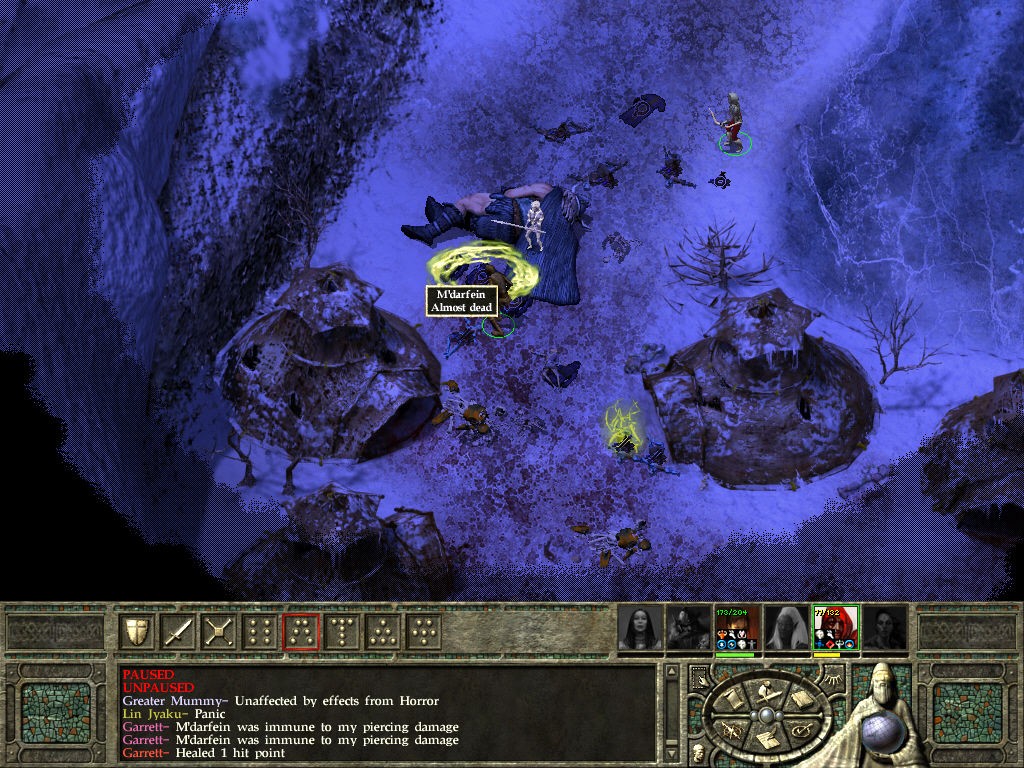The width and height of the screenshot is (1024, 768).
Task: Select the red-highlighted formation button
Action: click(x=301, y=631)
